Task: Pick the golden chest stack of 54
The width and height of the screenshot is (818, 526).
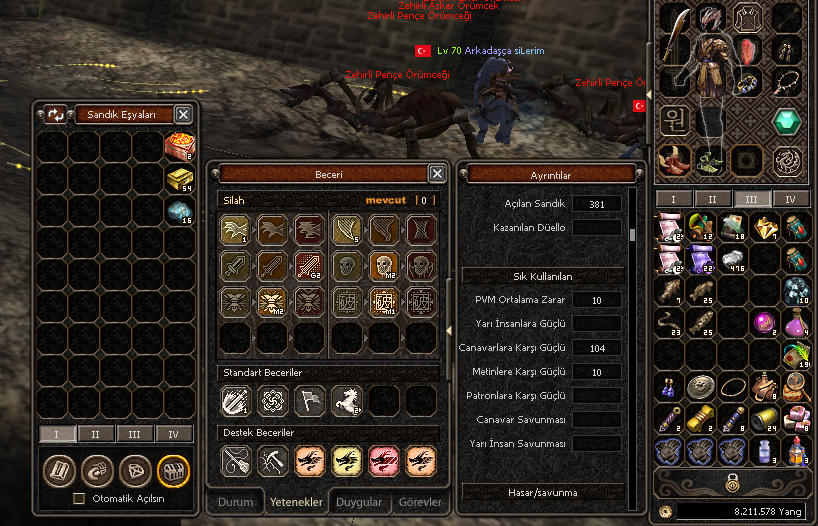Action: point(179,179)
